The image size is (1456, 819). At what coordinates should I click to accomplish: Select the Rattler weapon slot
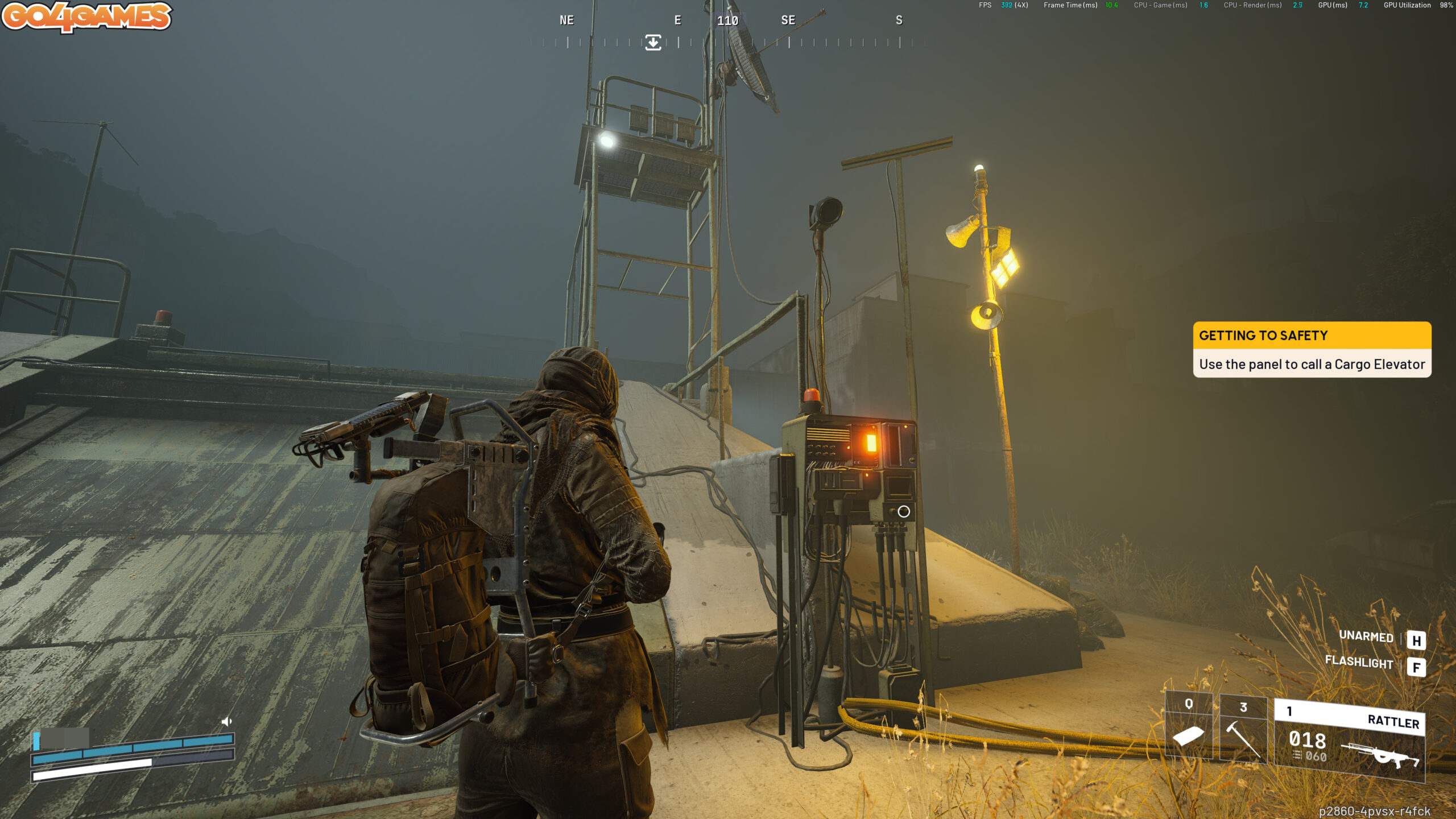click(1349, 741)
